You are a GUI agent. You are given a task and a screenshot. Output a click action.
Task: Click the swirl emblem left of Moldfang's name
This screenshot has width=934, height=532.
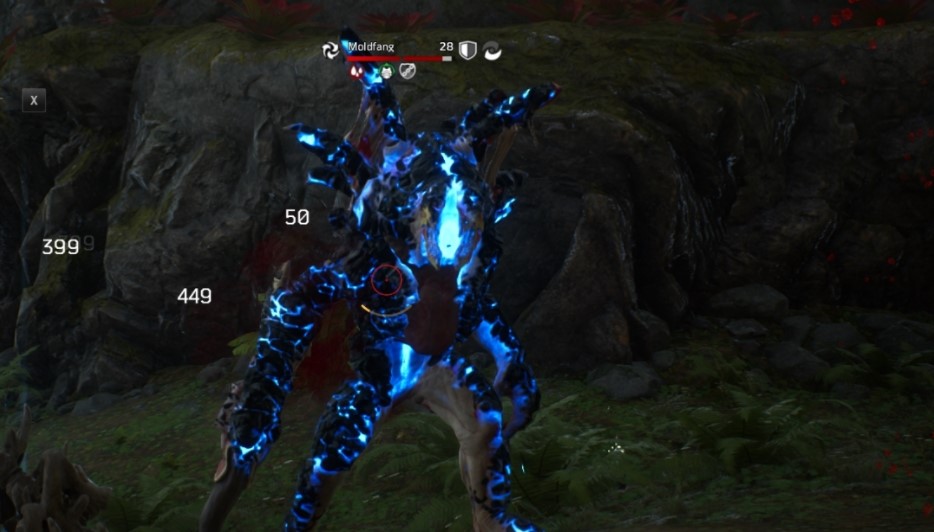331,50
